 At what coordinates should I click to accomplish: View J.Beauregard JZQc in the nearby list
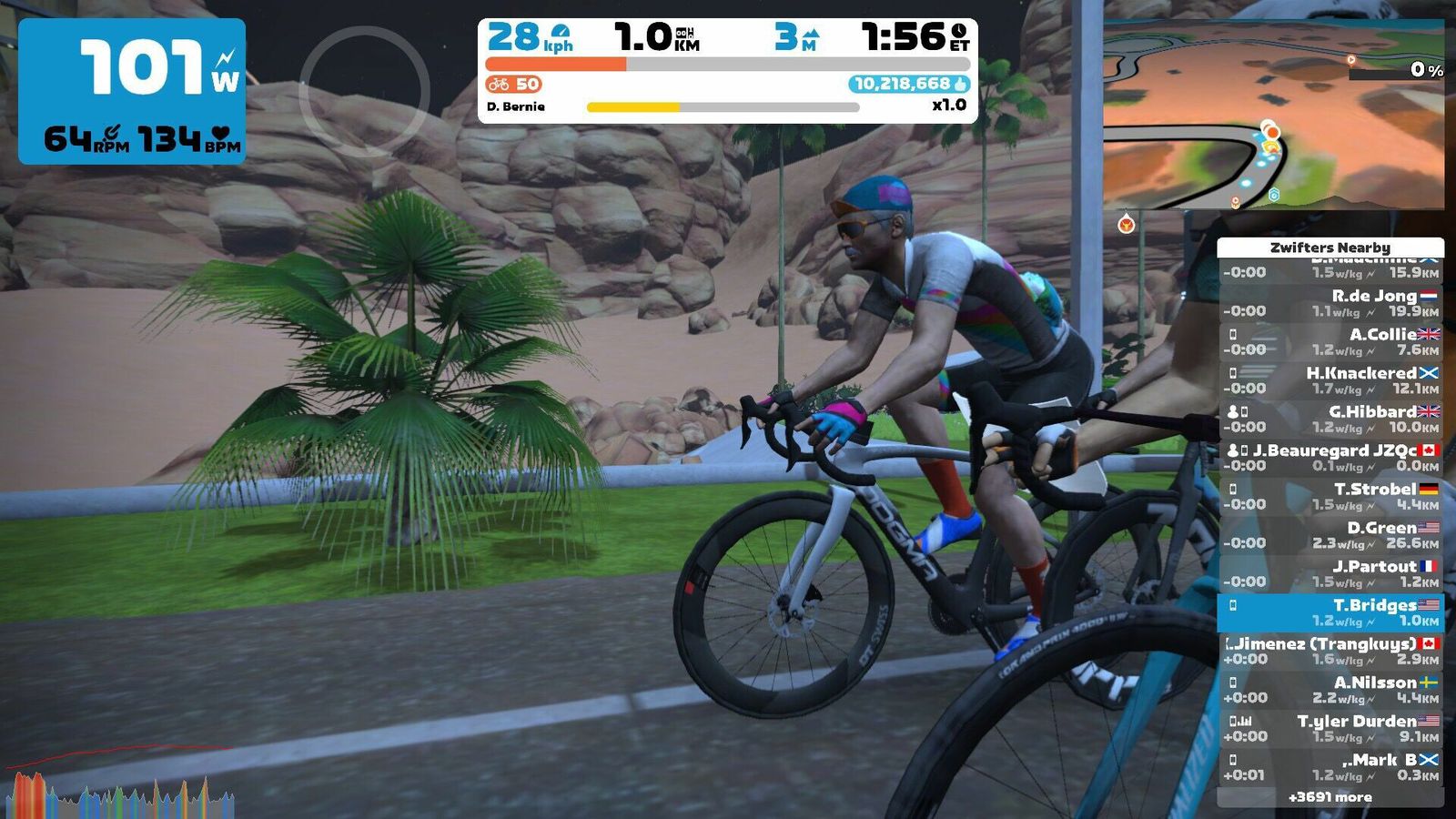1330,458
